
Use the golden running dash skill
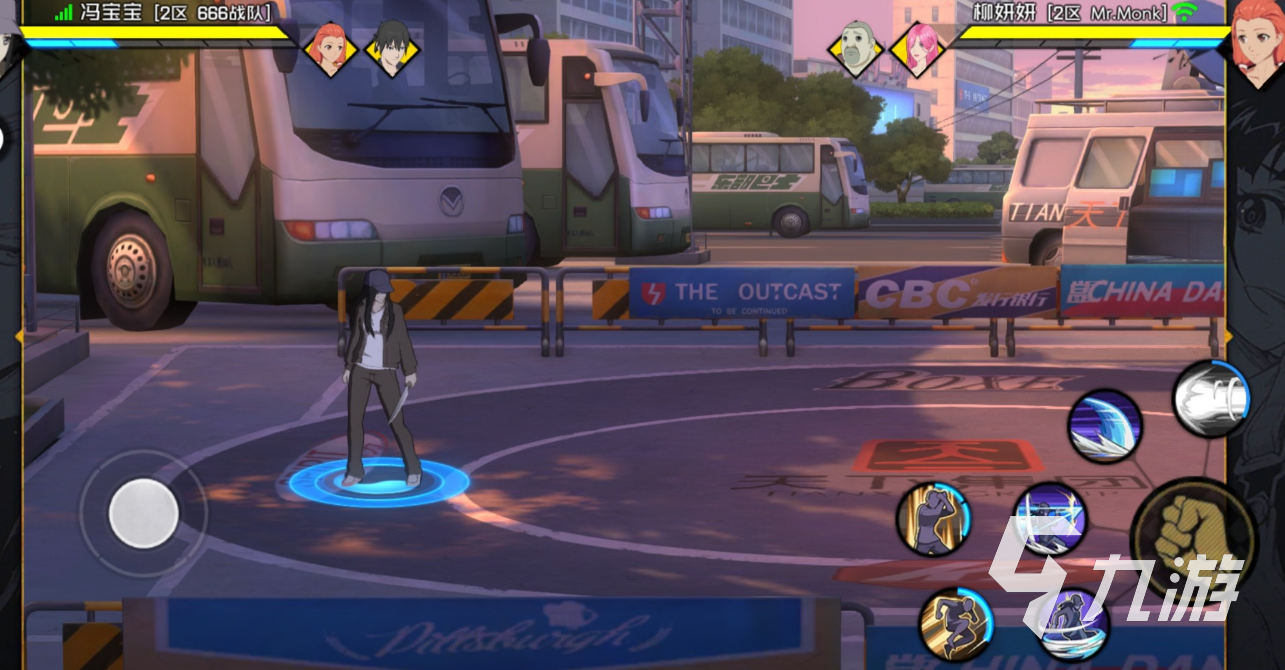(x=955, y=624)
